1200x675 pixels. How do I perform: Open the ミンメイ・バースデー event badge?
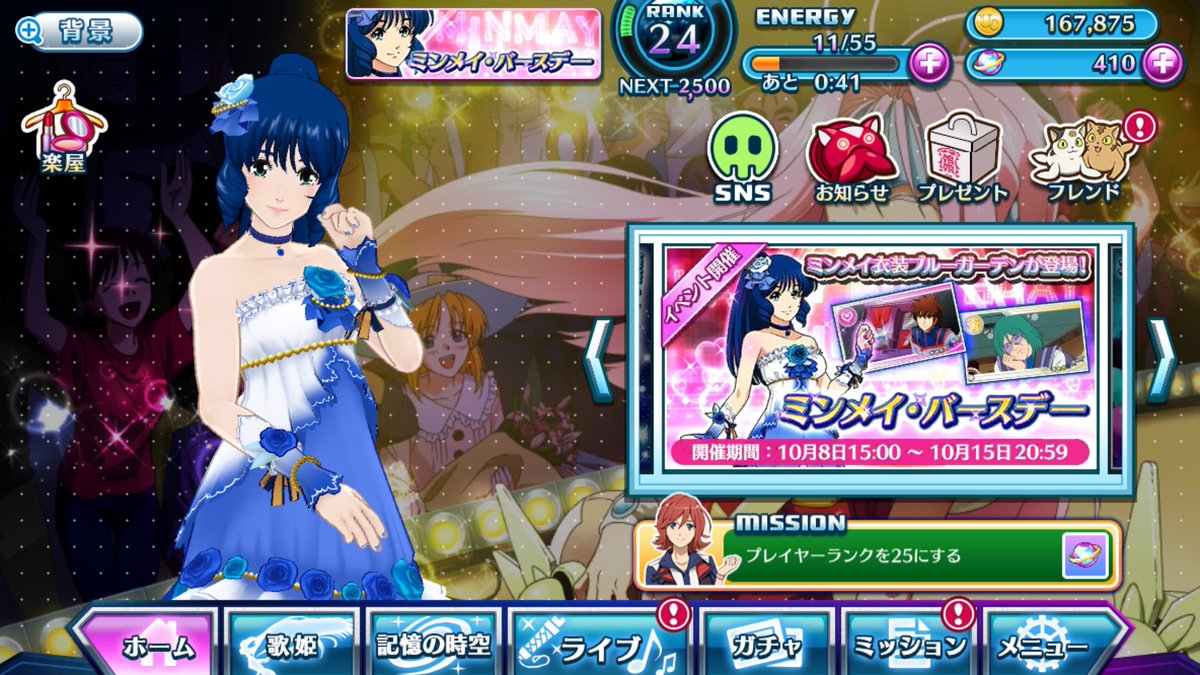coord(473,44)
